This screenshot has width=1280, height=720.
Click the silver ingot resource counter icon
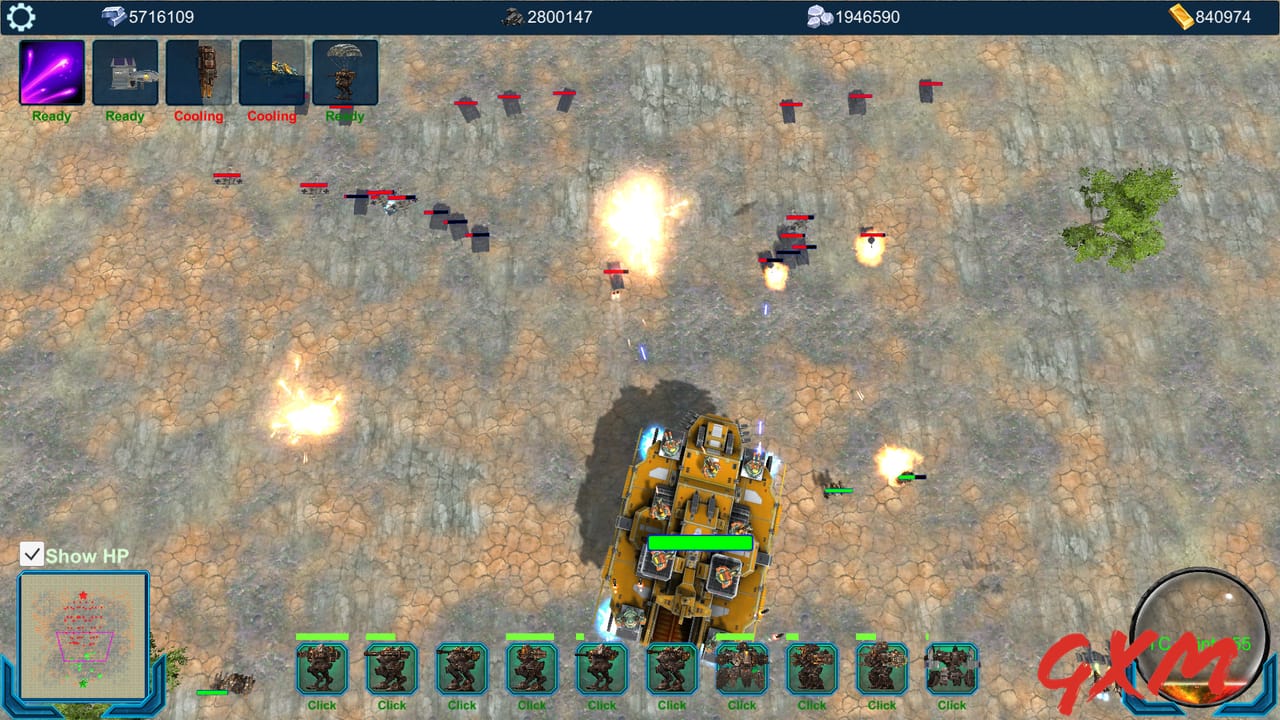(x=113, y=16)
